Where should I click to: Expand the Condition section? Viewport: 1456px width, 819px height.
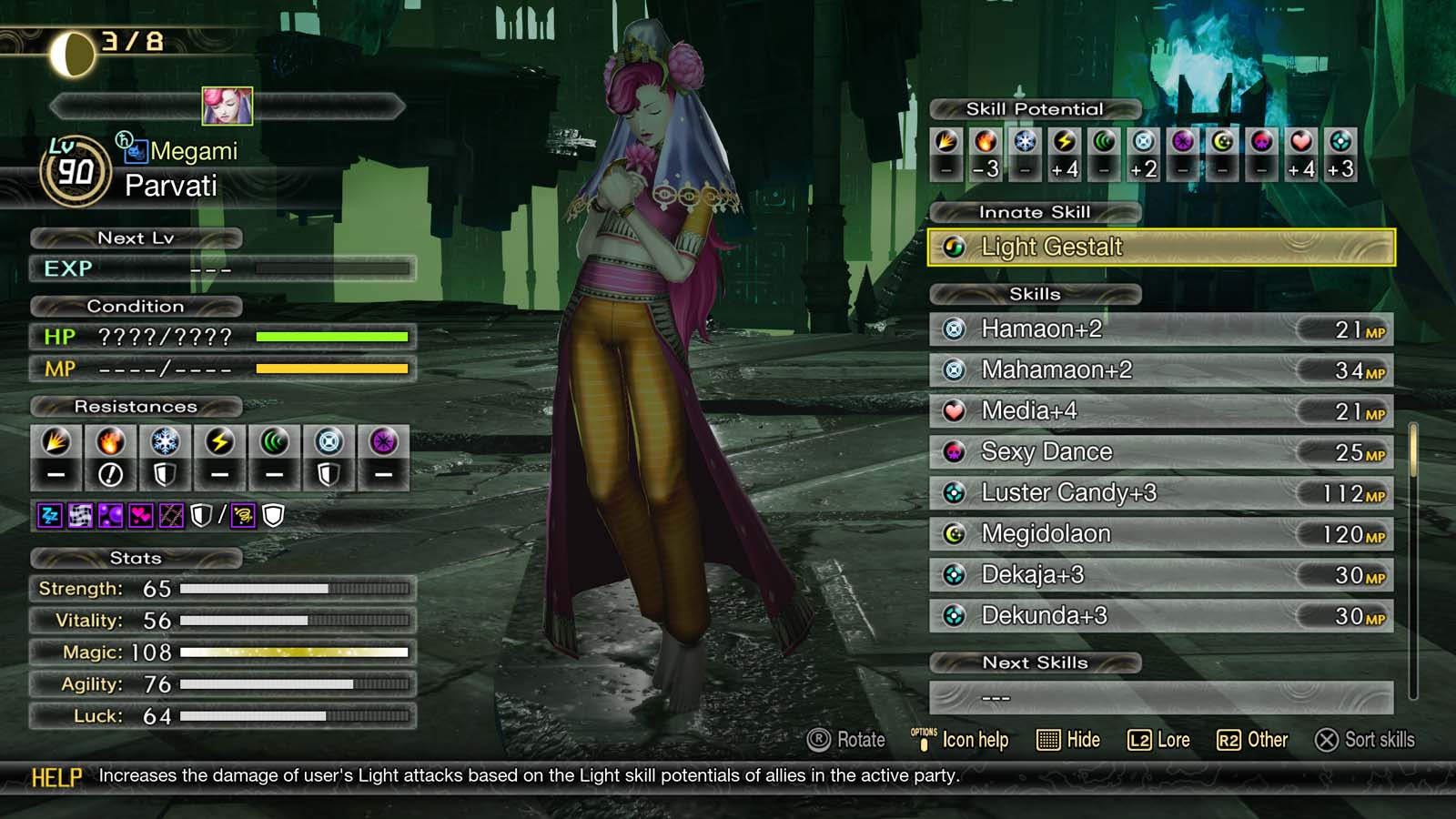(136, 307)
